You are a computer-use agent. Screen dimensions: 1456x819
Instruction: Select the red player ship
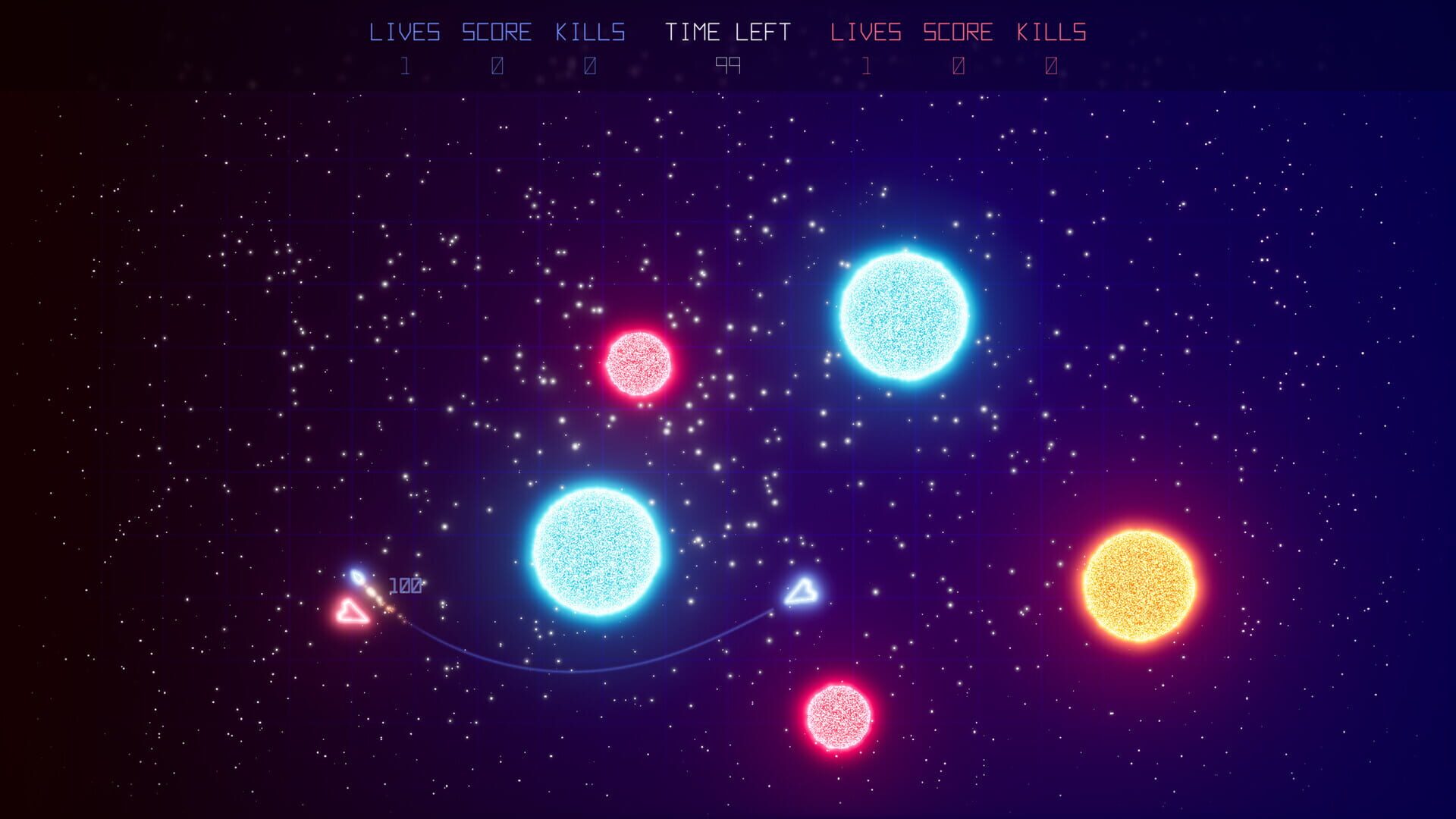(x=353, y=610)
